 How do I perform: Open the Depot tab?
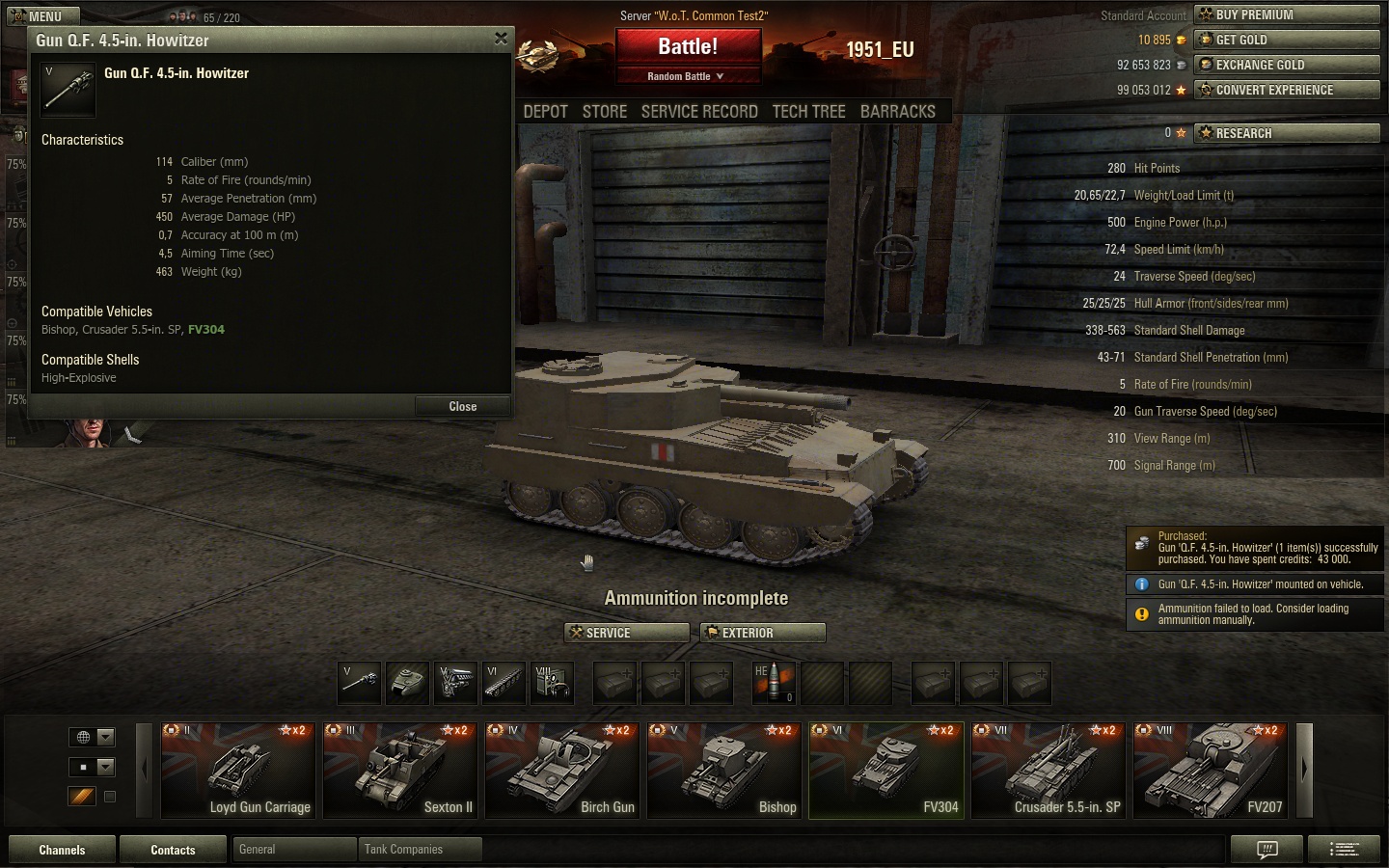pyautogui.click(x=545, y=112)
